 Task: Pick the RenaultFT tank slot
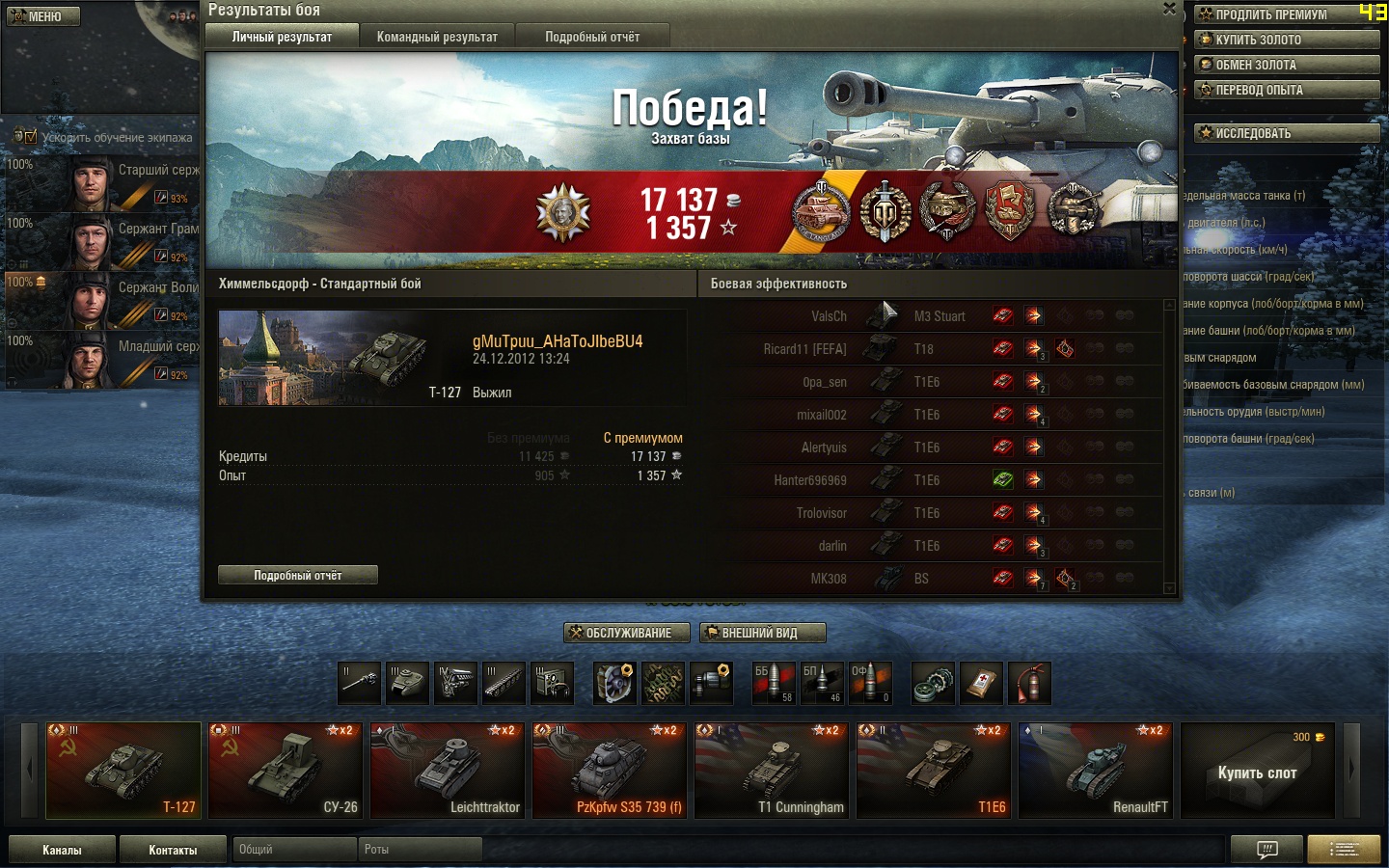[x=1096, y=771]
